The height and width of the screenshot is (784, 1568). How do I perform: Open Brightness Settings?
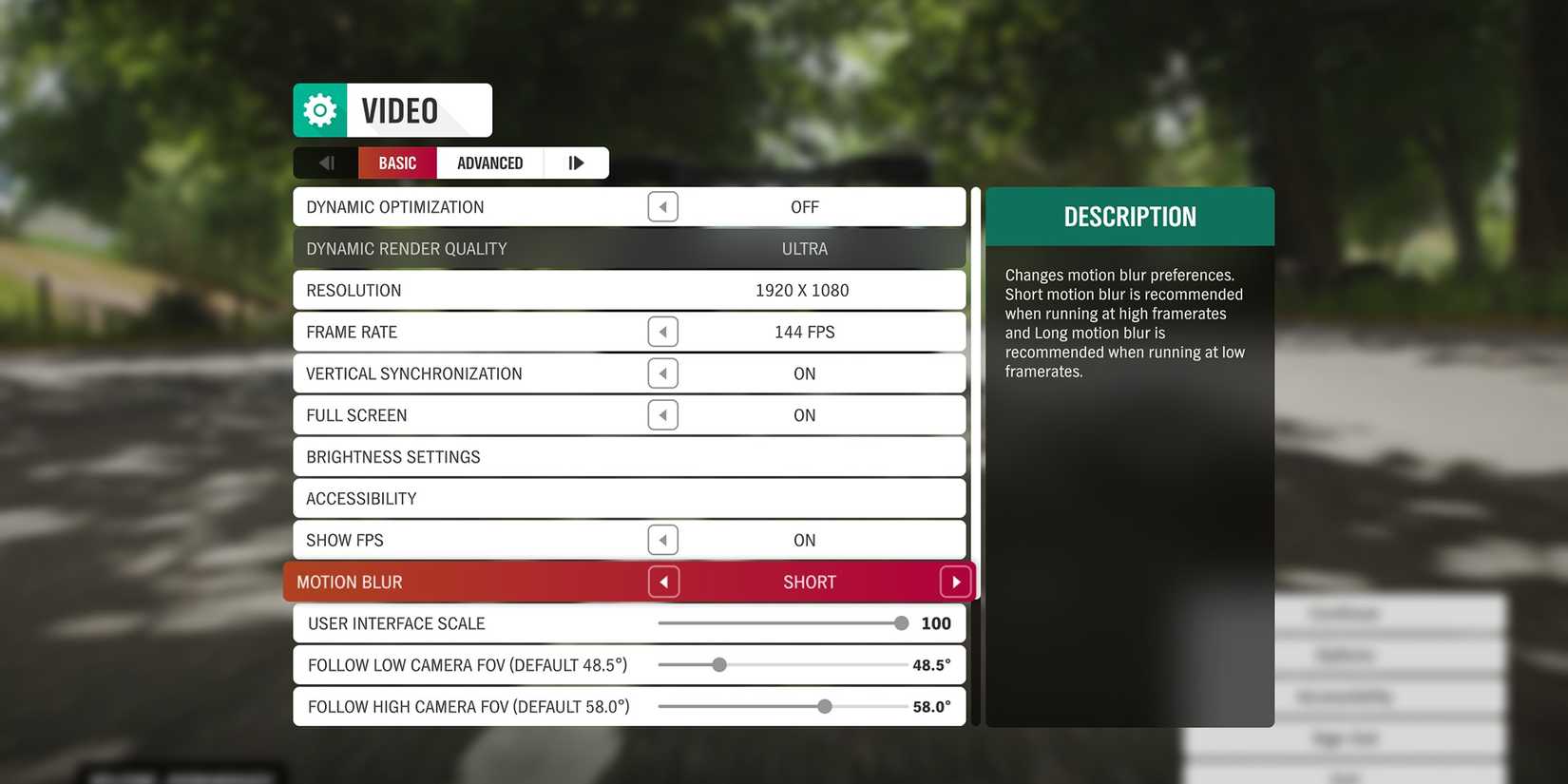pos(629,456)
